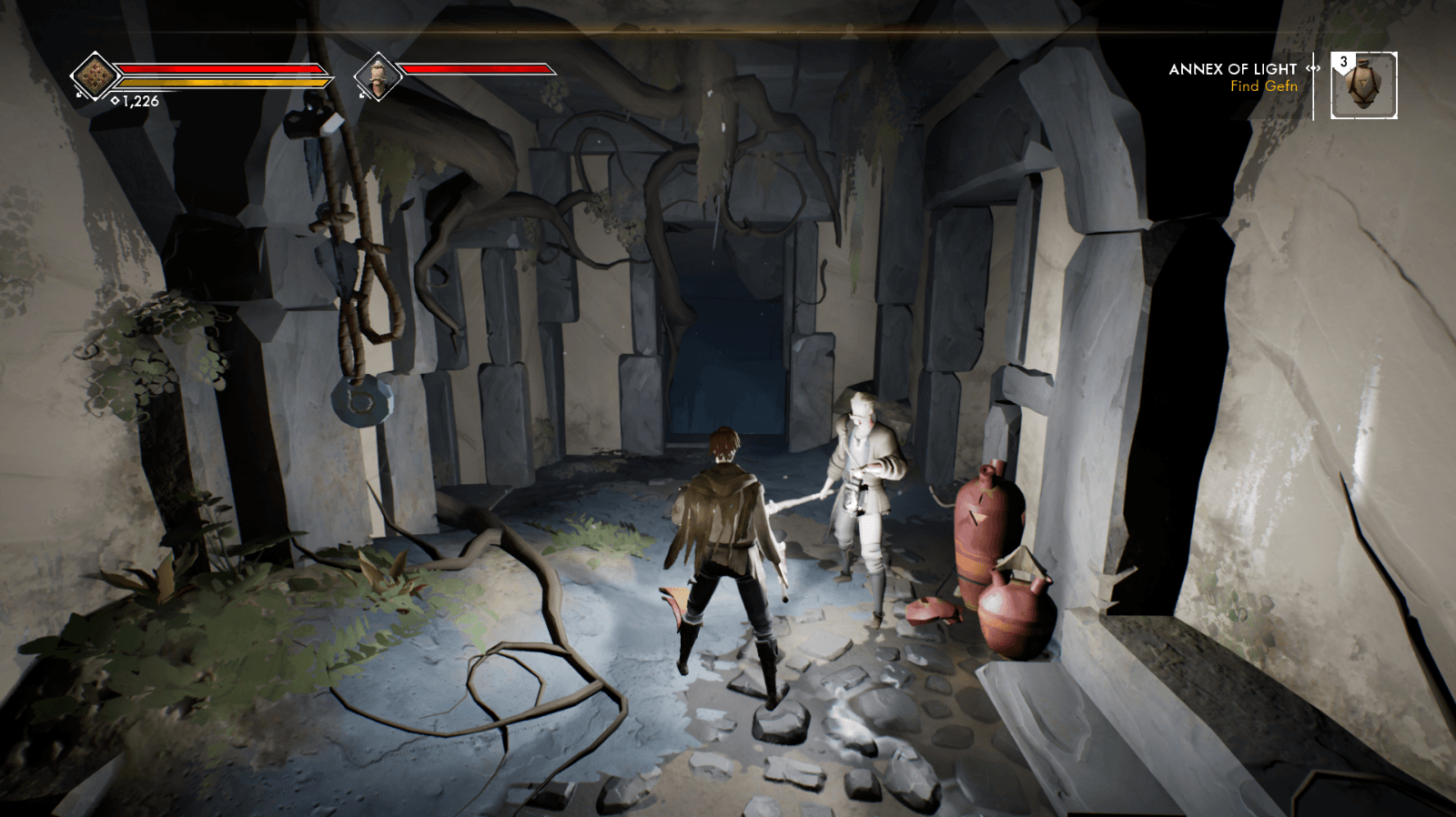Click the quest-cycle arrows next to ANNEX OF LIGHT
1456x817 pixels.
pos(1311,68)
